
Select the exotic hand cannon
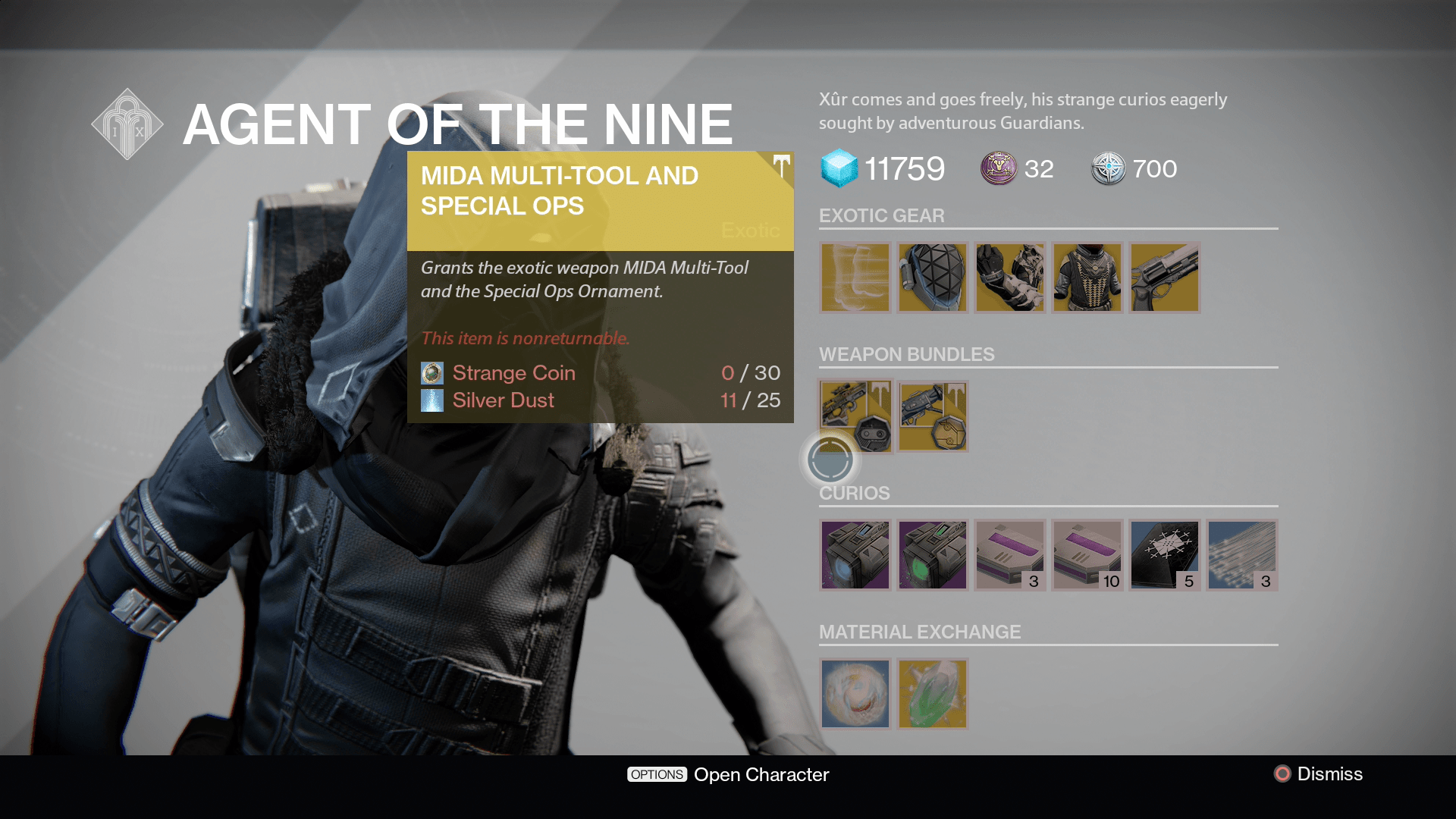1164,278
